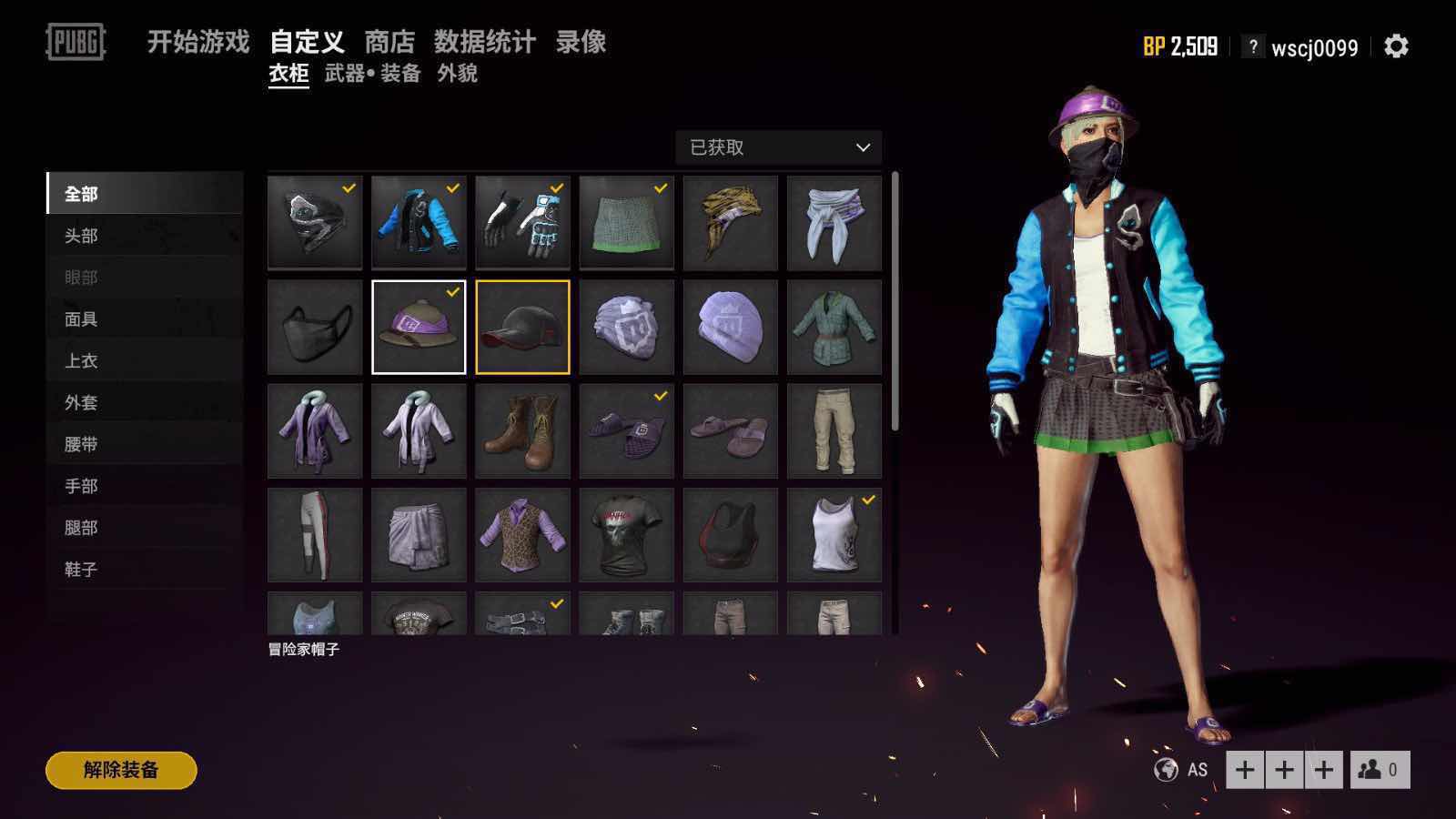Viewport: 1456px width, 819px height.
Task: Click the 解除装备 button
Action: point(120,768)
